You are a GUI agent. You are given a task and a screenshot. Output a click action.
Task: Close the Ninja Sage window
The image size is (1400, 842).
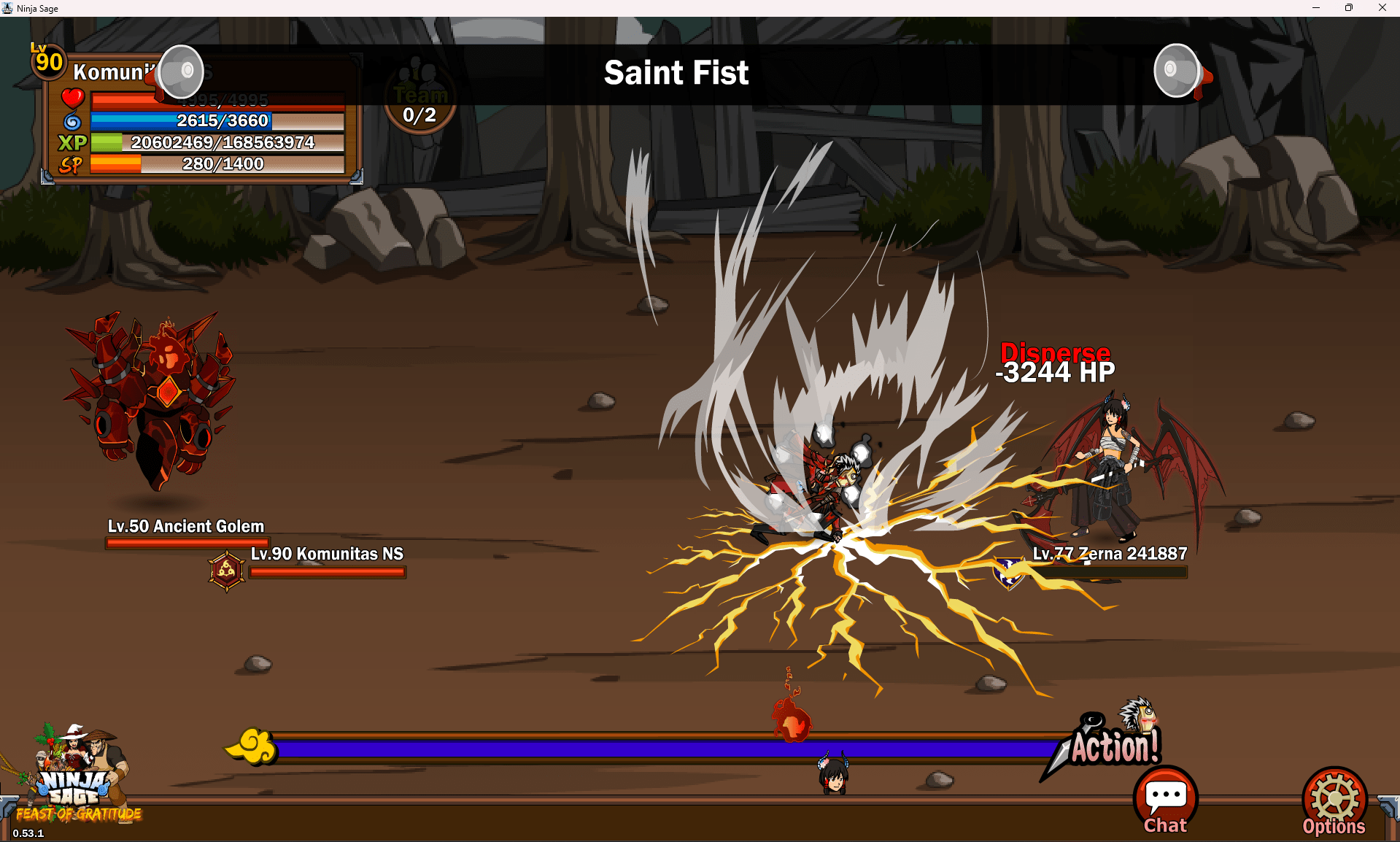click(1382, 8)
